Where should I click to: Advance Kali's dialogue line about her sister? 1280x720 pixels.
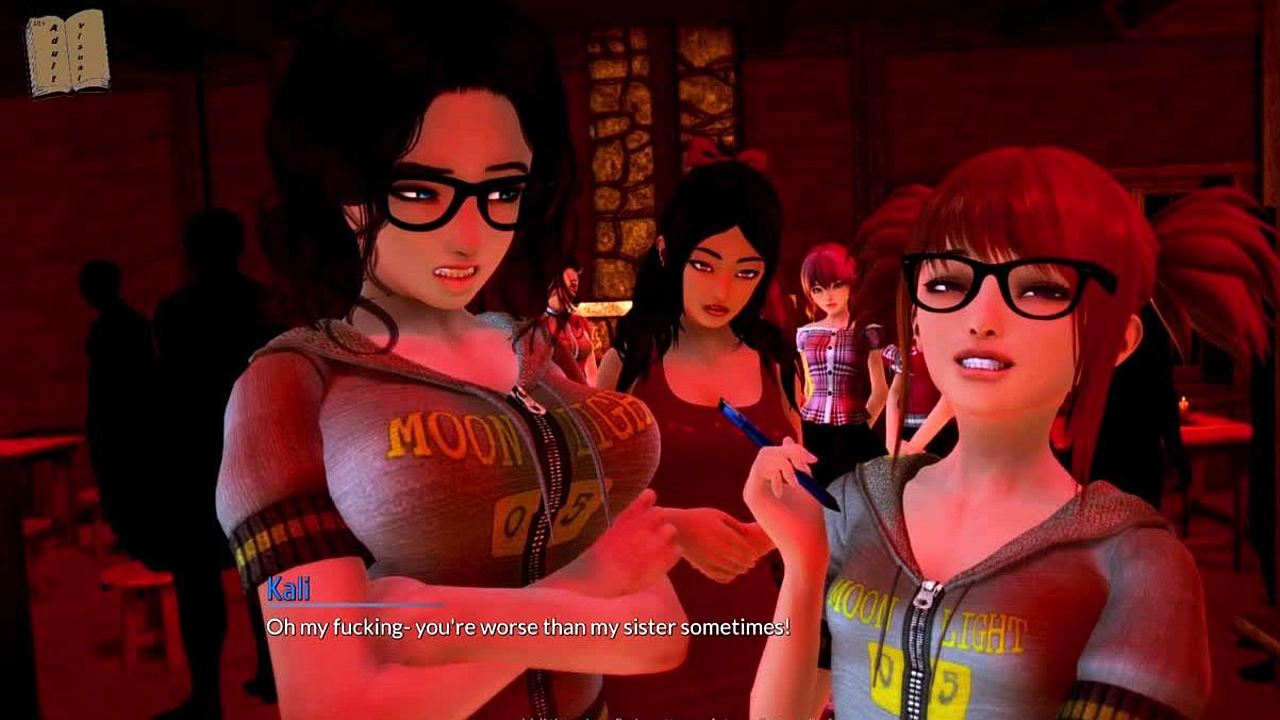[527, 627]
